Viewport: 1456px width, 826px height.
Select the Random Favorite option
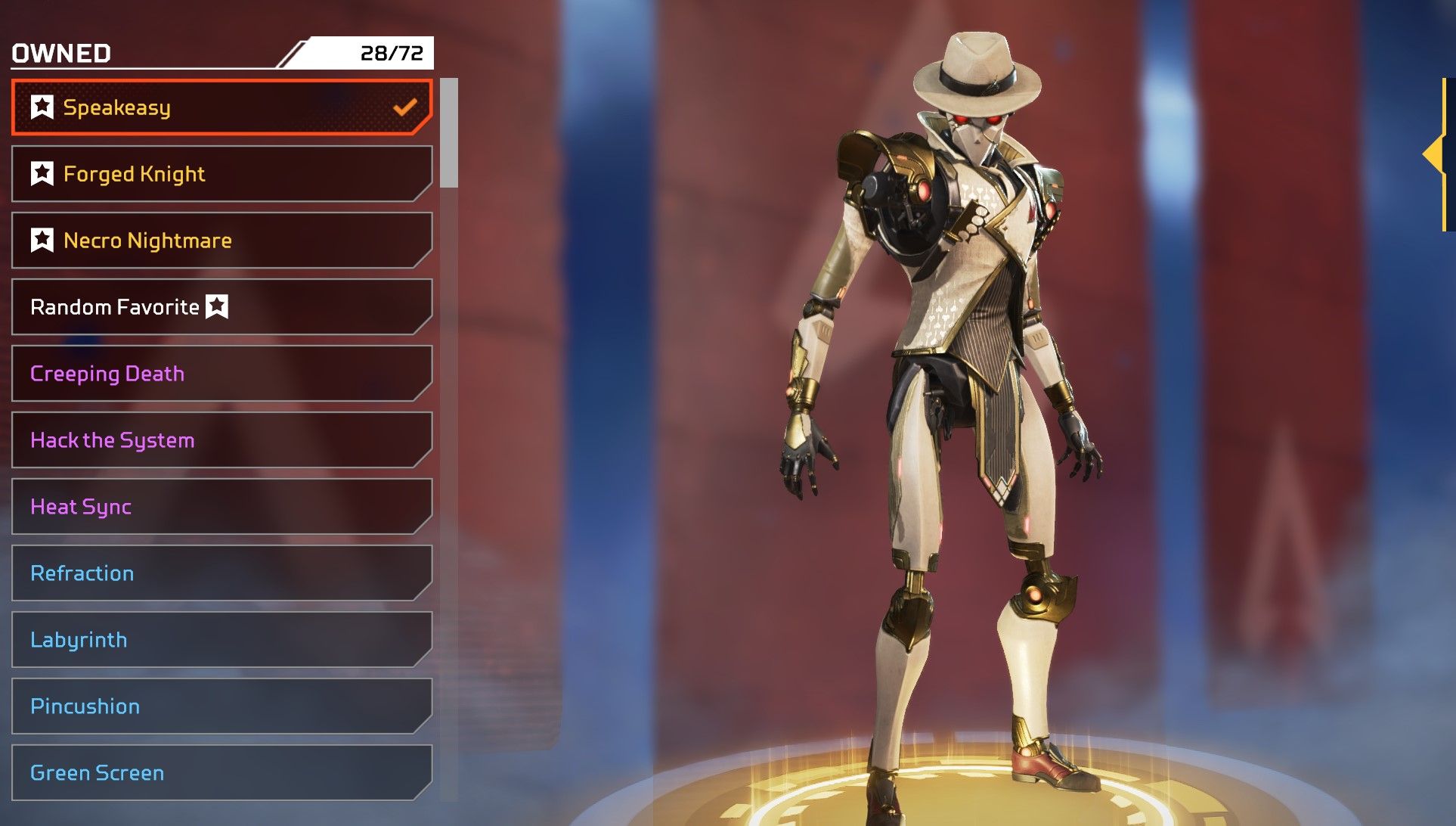click(221, 307)
